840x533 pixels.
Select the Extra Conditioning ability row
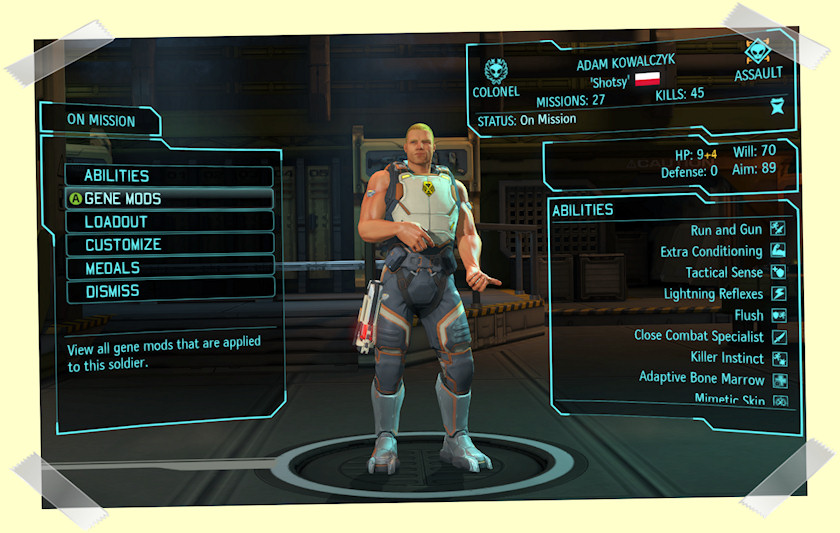coord(711,251)
